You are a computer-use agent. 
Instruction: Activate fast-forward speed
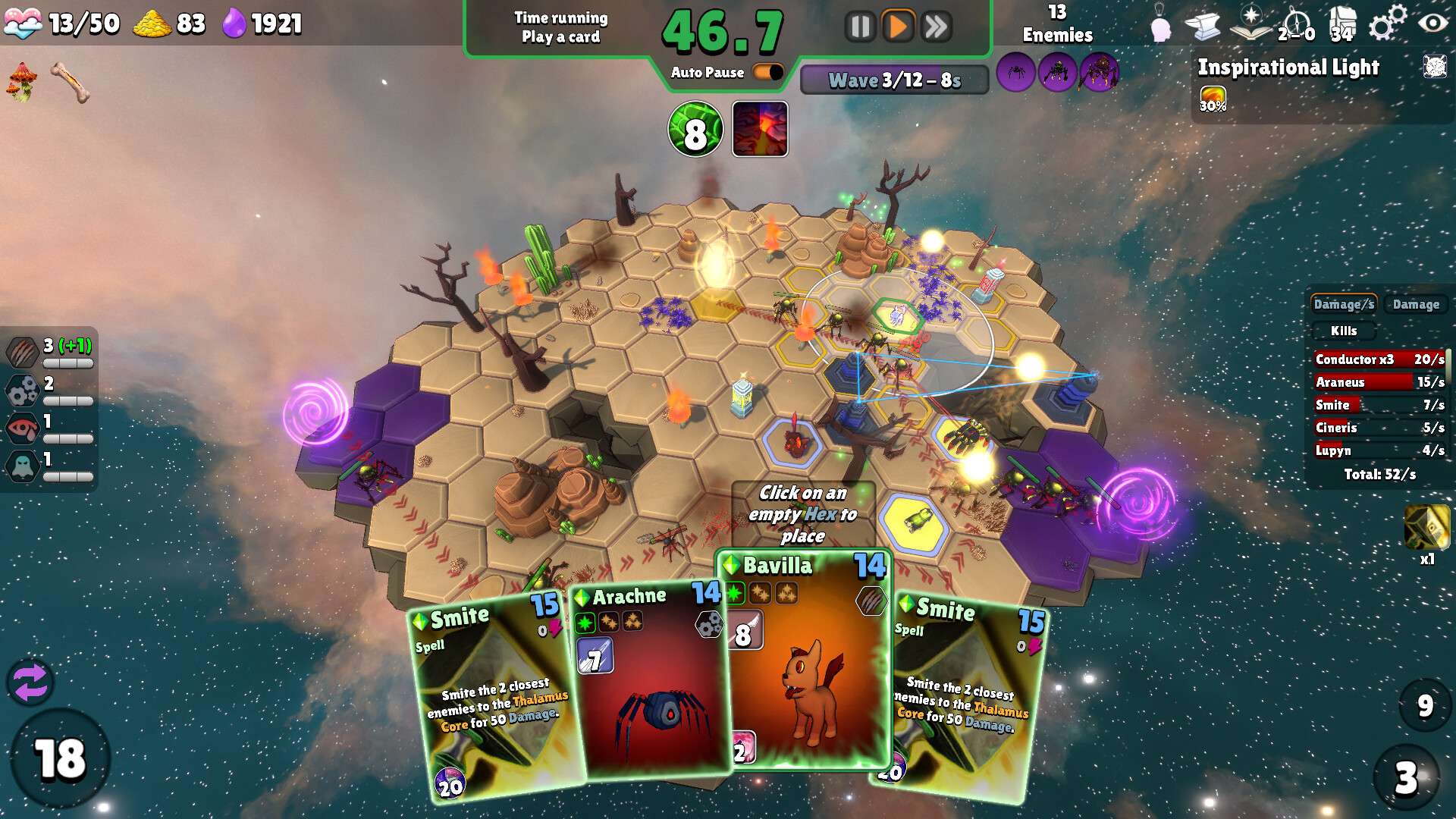[937, 27]
